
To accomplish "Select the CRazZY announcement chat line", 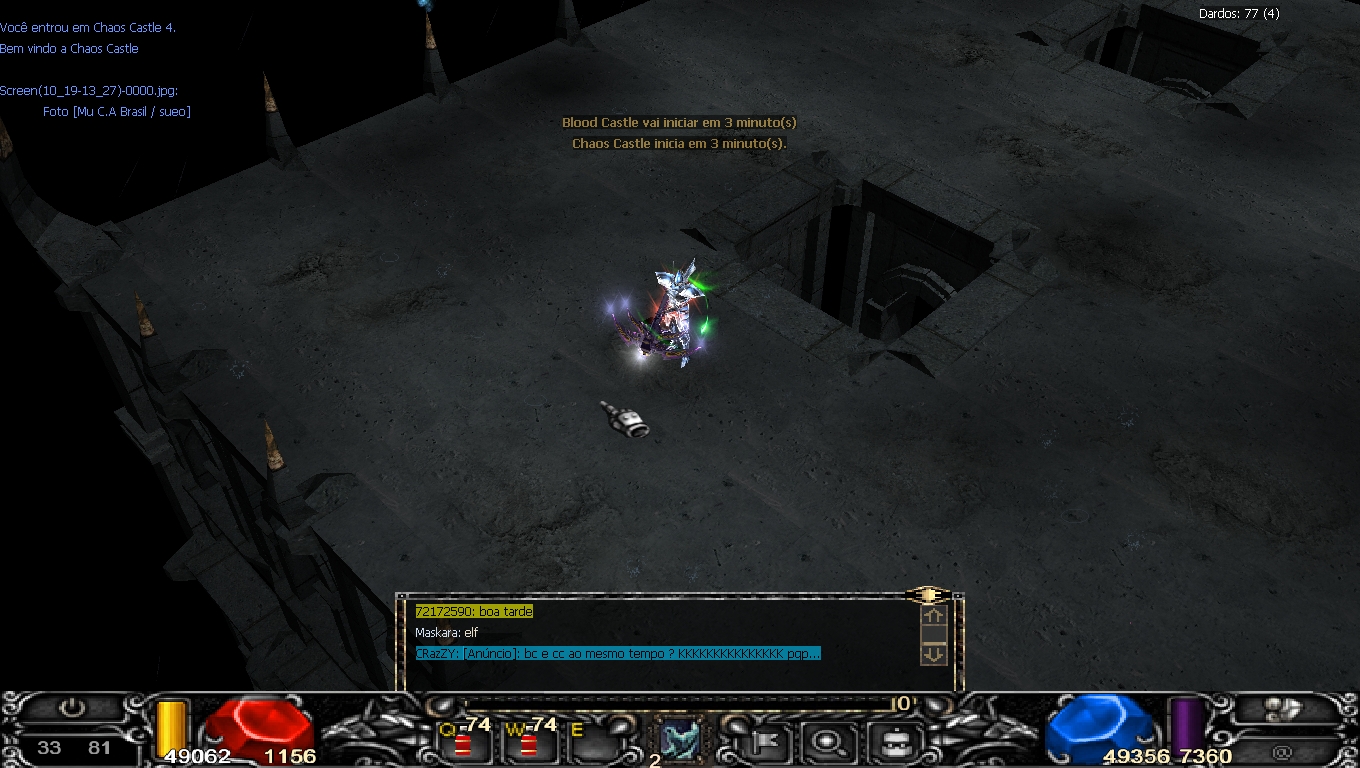I will click(x=617, y=654).
